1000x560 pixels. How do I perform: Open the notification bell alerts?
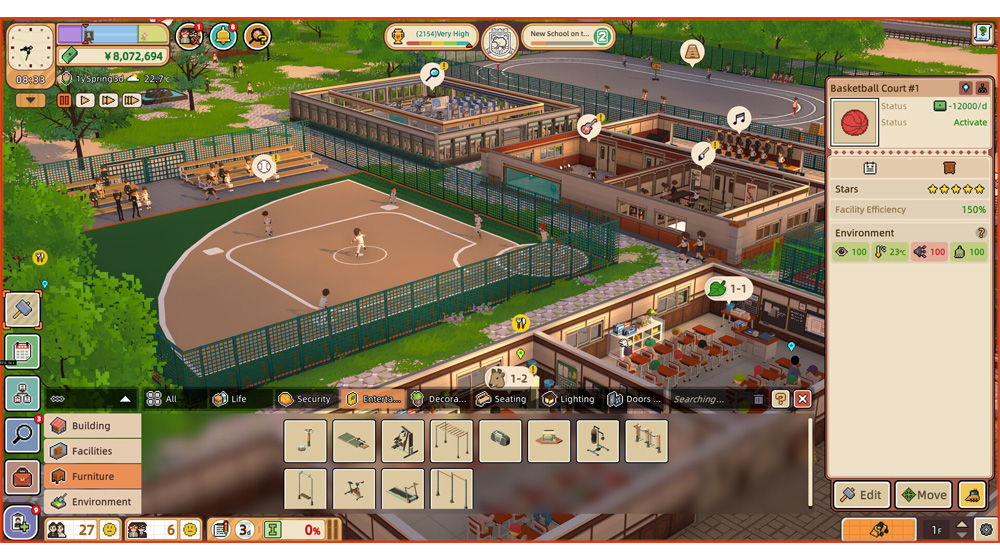(223, 37)
